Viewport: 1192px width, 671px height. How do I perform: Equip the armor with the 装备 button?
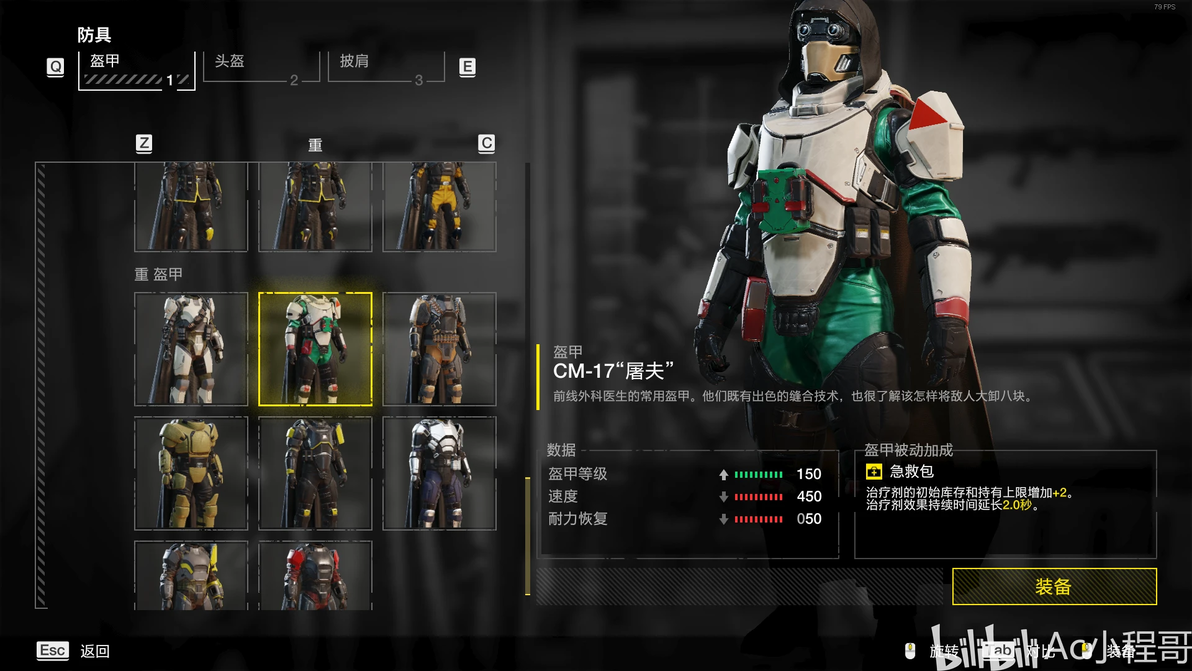[1054, 587]
